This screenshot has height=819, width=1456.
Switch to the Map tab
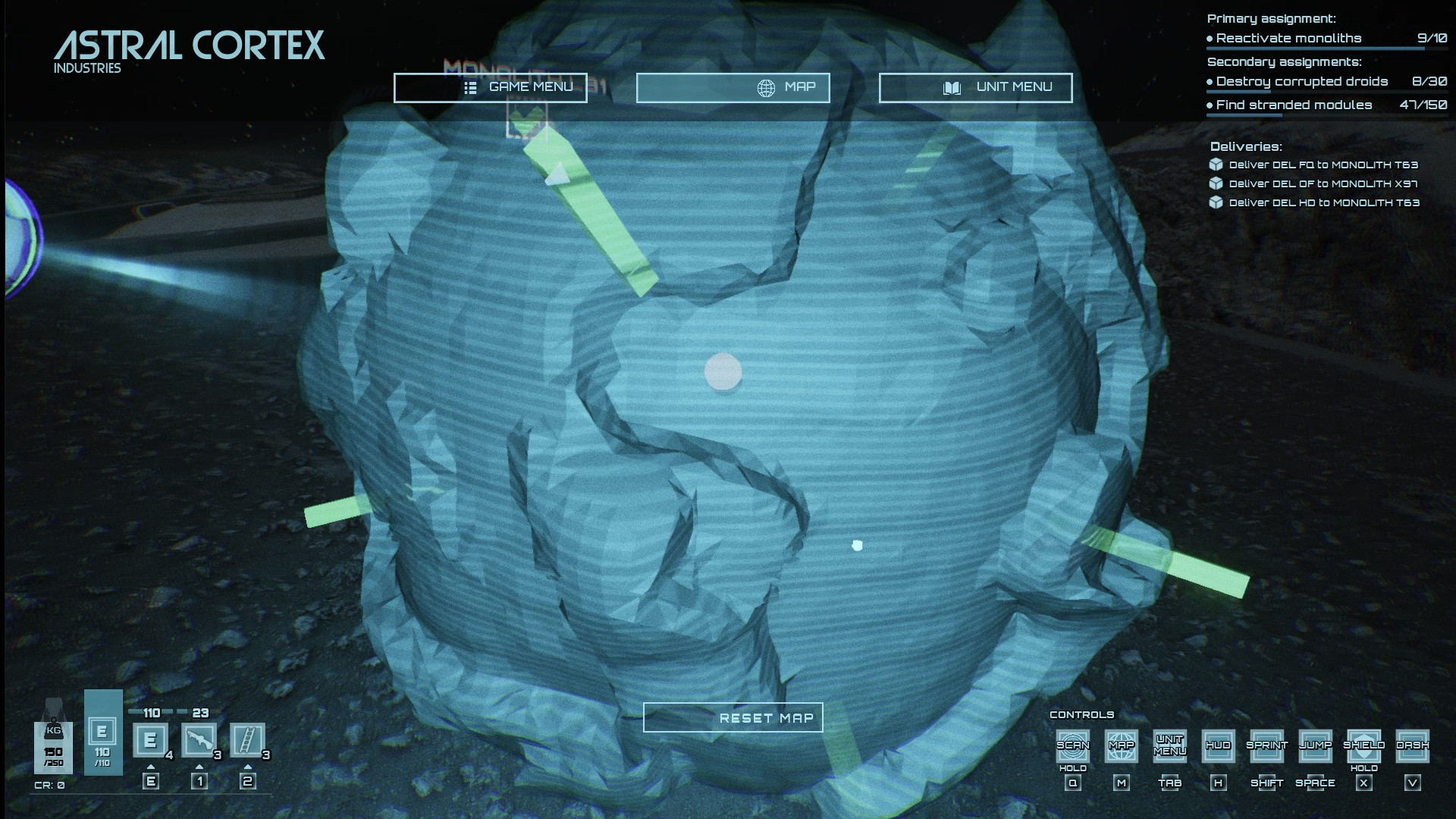[x=733, y=86]
